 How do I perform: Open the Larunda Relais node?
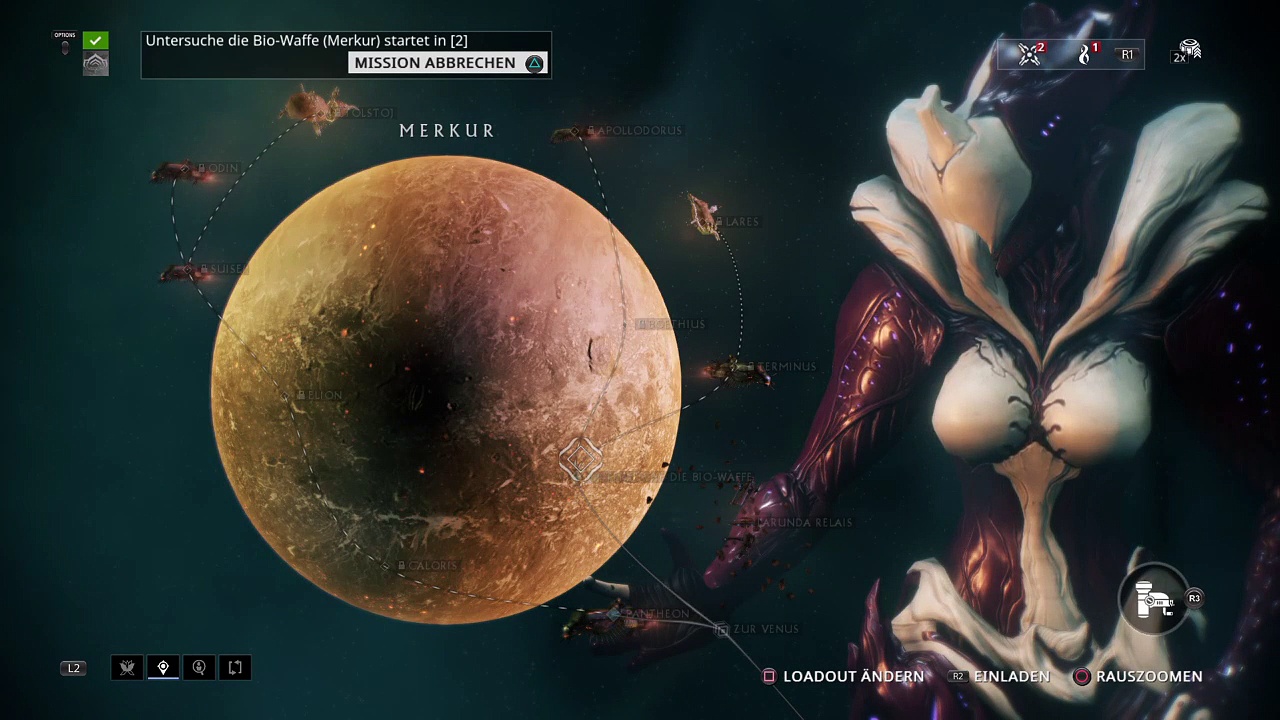click(x=804, y=523)
